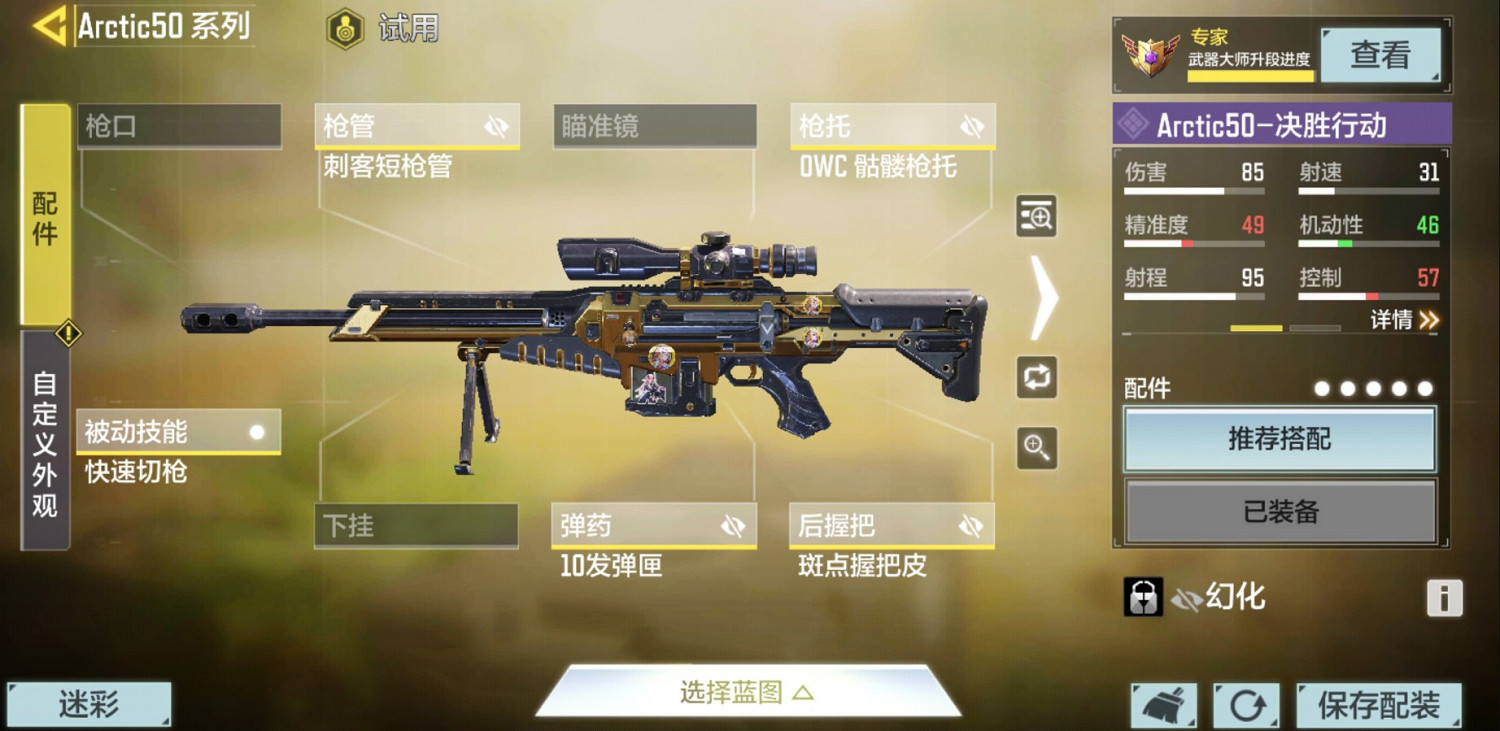
Task: Open weapon inspect magnifier on right side
Action: coord(1036,217)
